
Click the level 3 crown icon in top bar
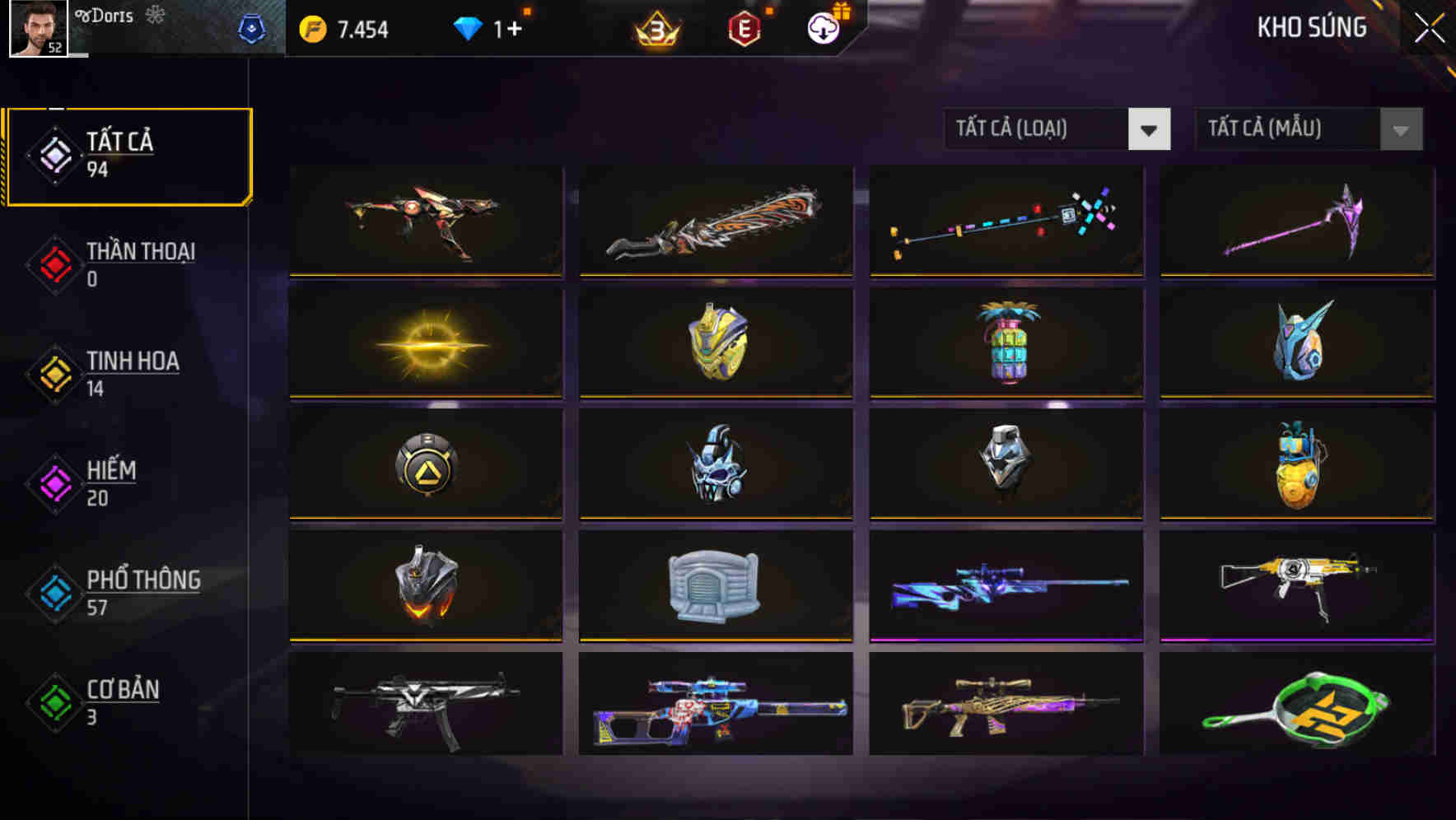click(x=655, y=26)
